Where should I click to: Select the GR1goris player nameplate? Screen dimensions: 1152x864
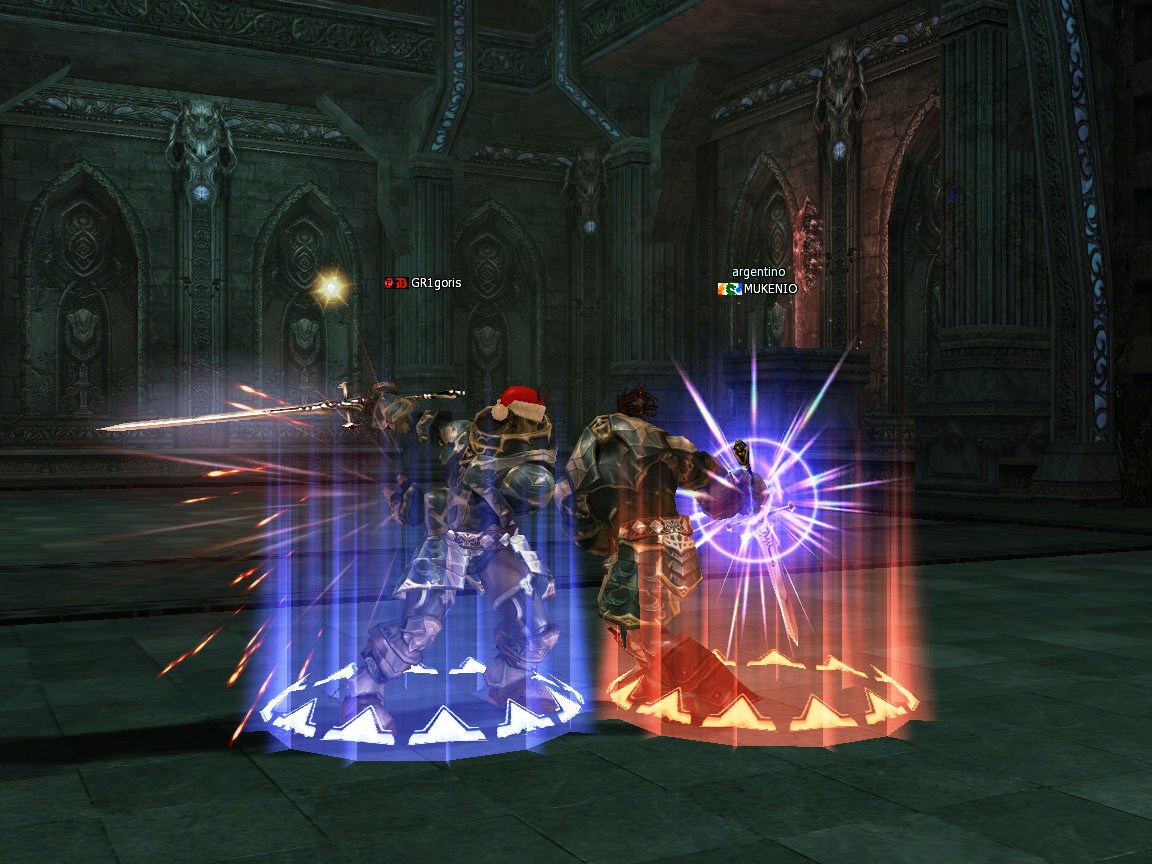435,283
